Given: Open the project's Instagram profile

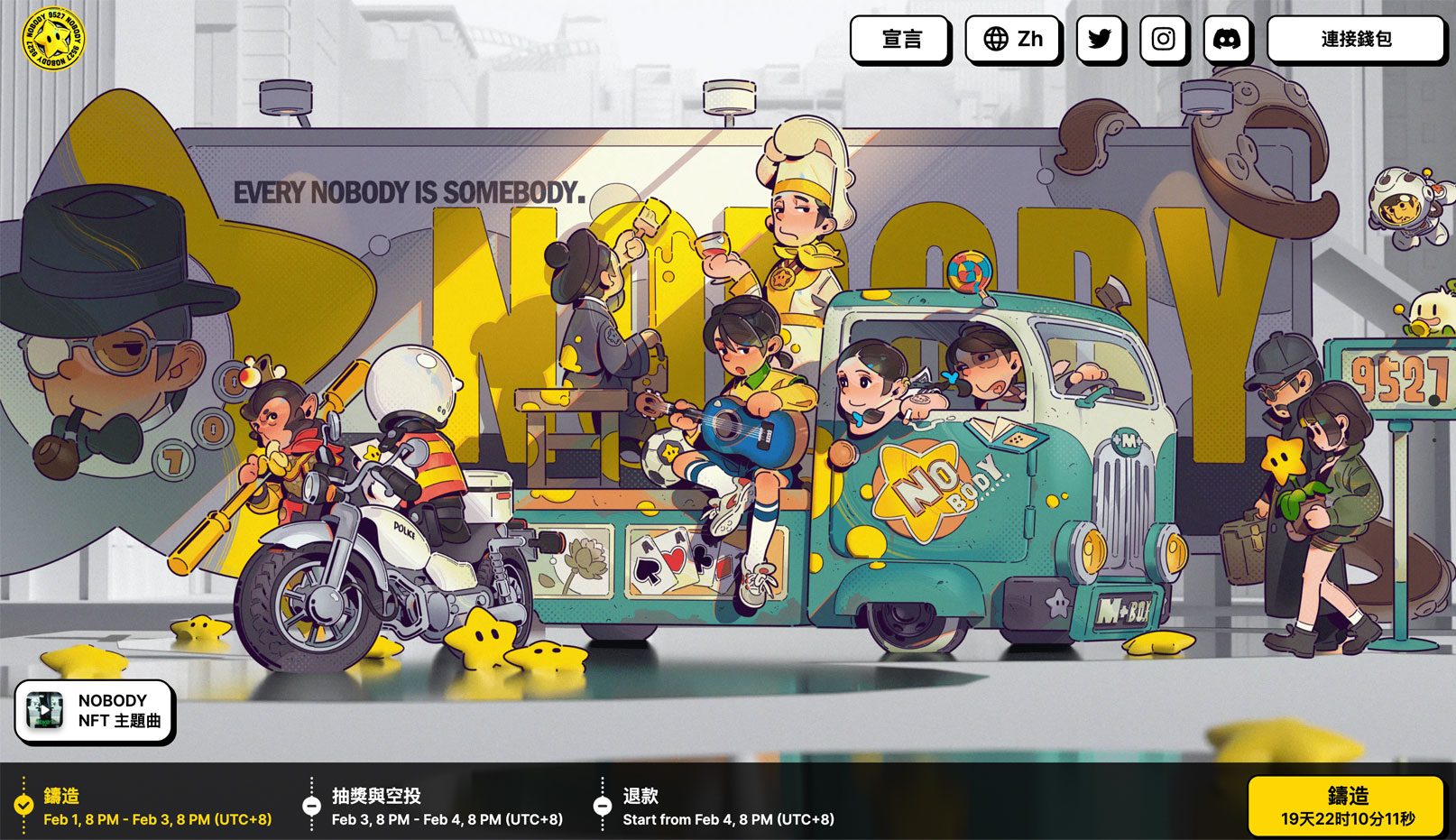Looking at the screenshot, I should pyautogui.click(x=1163, y=39).
